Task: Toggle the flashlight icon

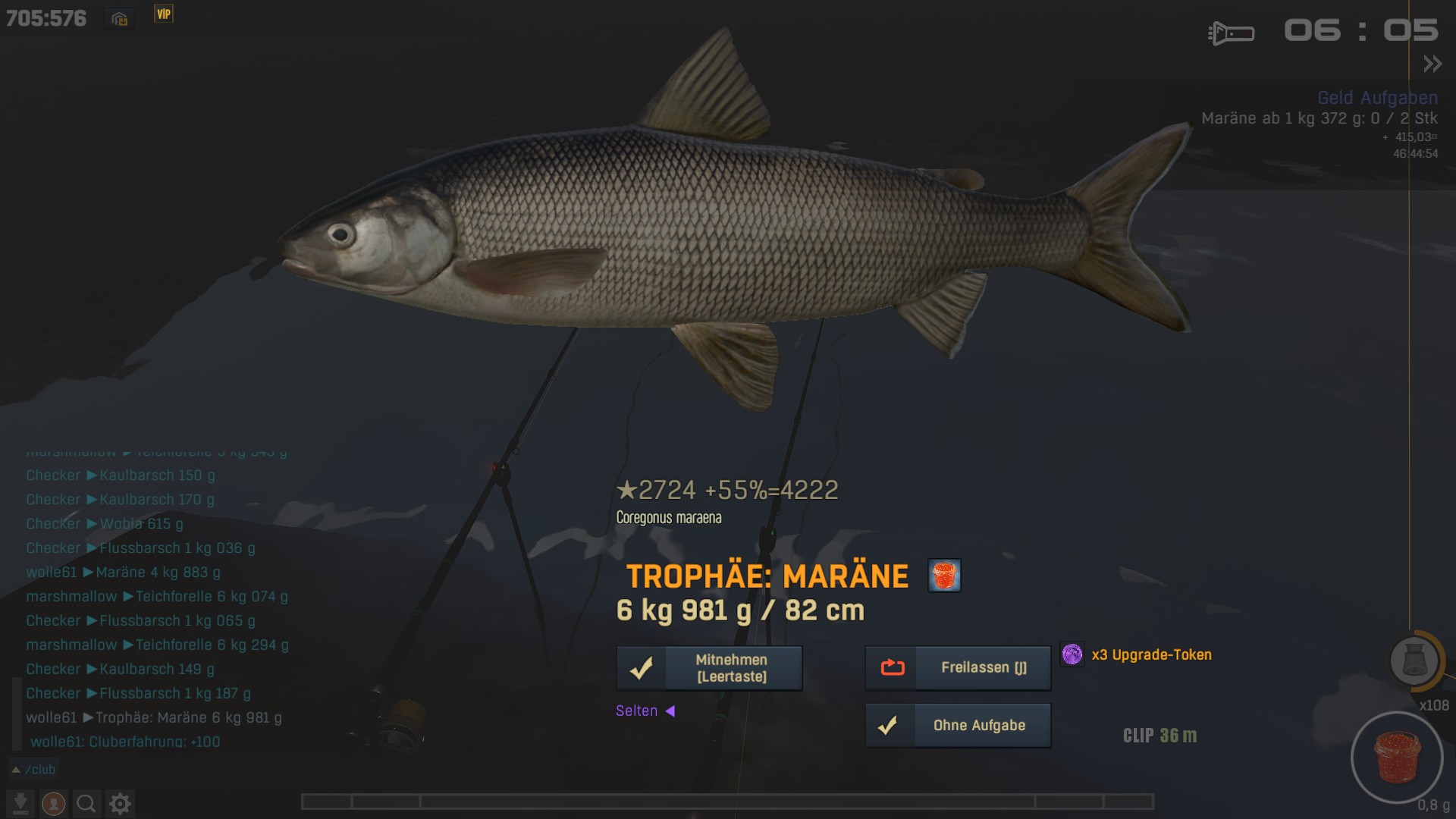Action: tap(1231, 33)
